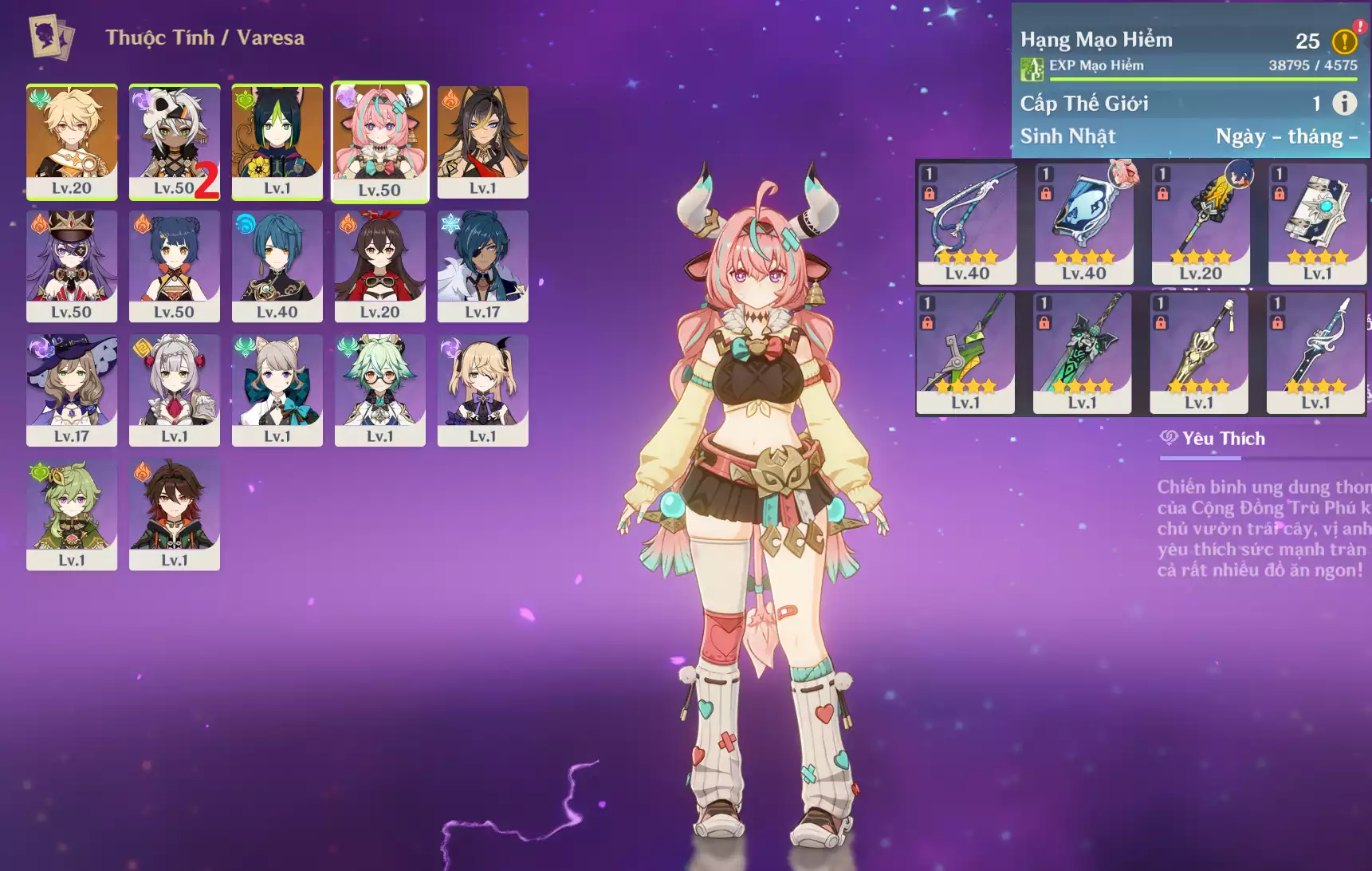Viewport: 1372px width, 871px height.
Task: Select Lisa's witch-hat portrait
Action: (72, 390)
